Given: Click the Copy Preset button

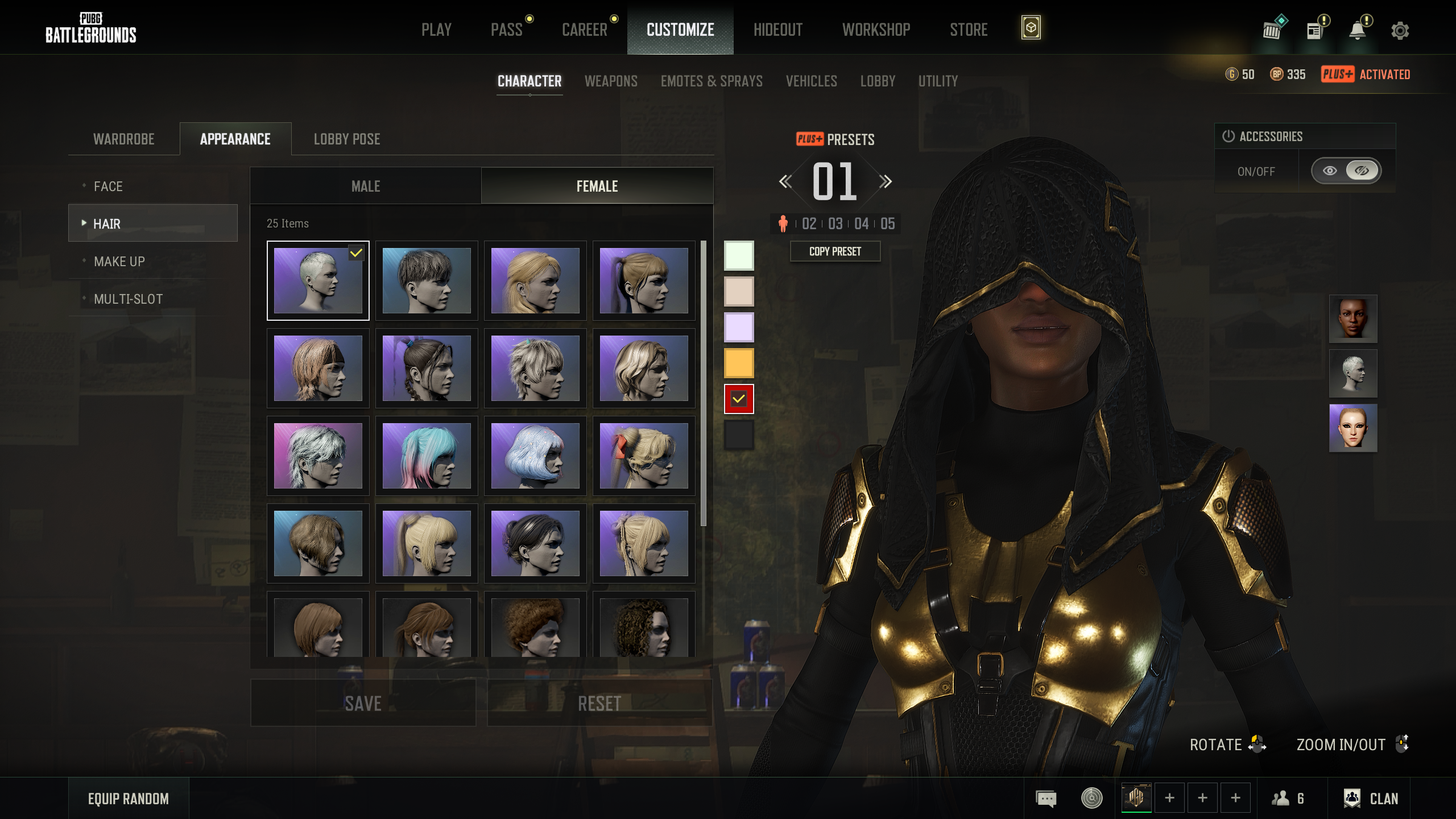Looking at the screenshot, I should [x=835, y=251].
